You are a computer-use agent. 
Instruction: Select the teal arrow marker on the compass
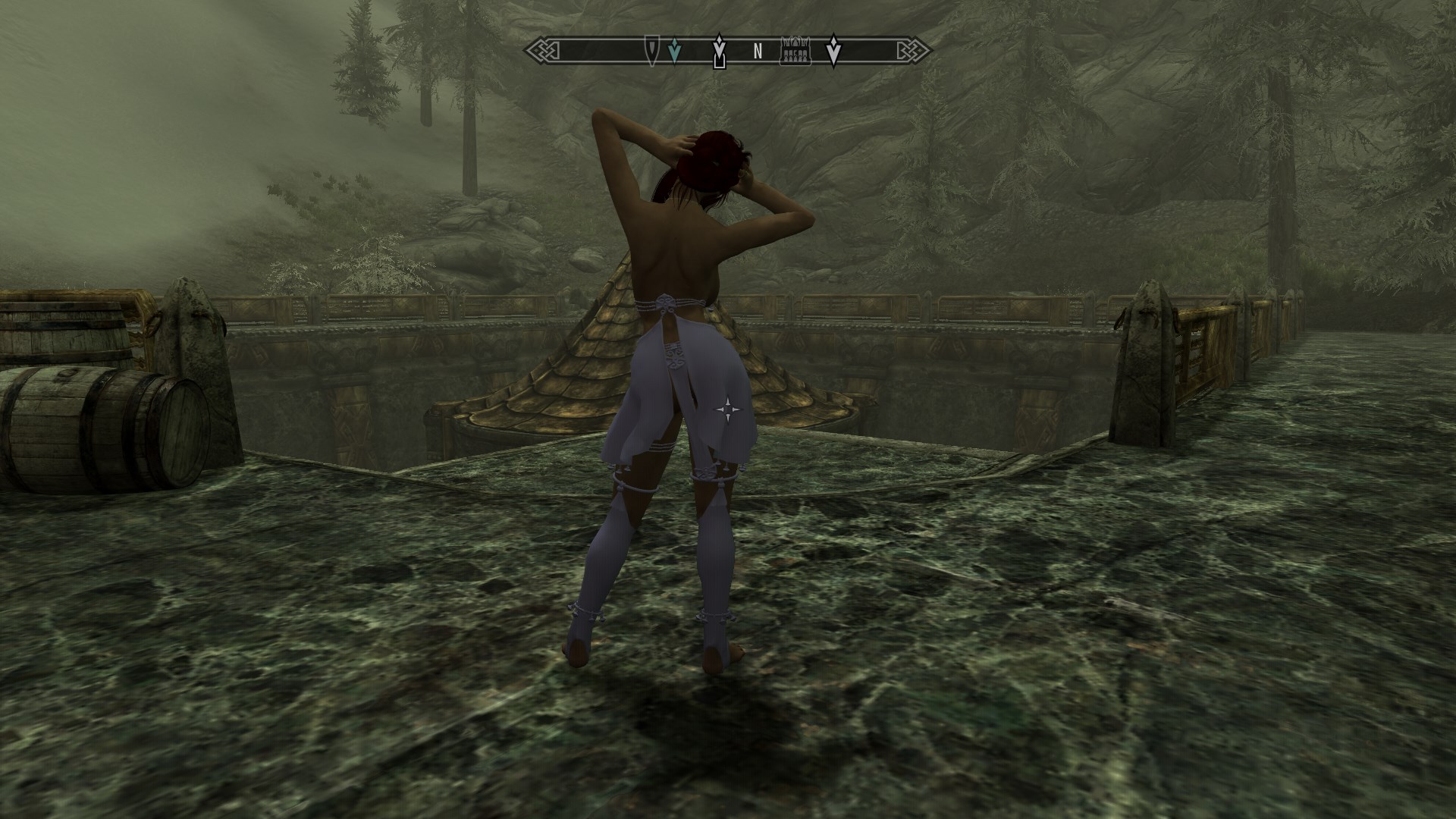point(674,51)
